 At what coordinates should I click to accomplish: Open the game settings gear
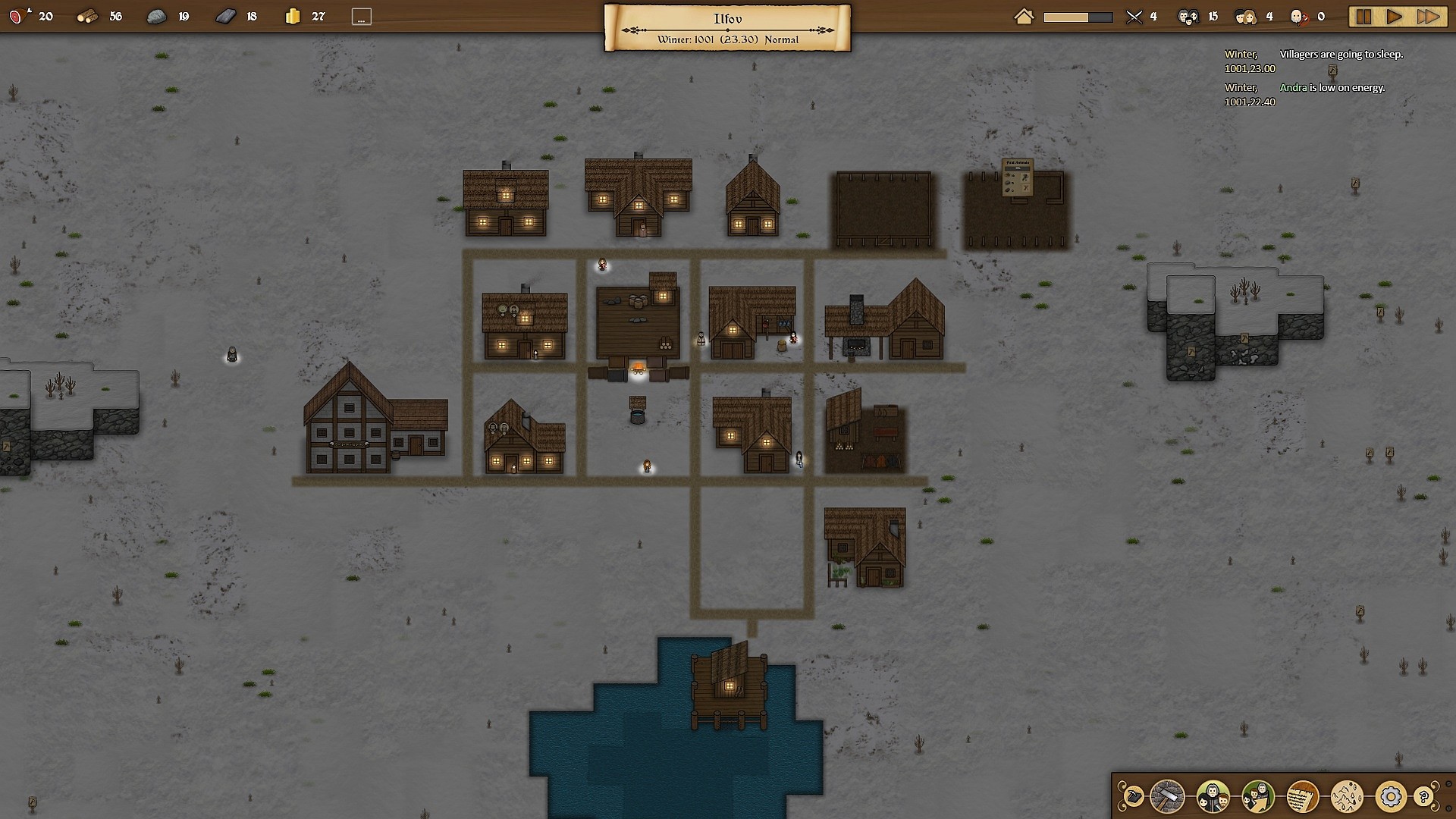coord(1391,796)
